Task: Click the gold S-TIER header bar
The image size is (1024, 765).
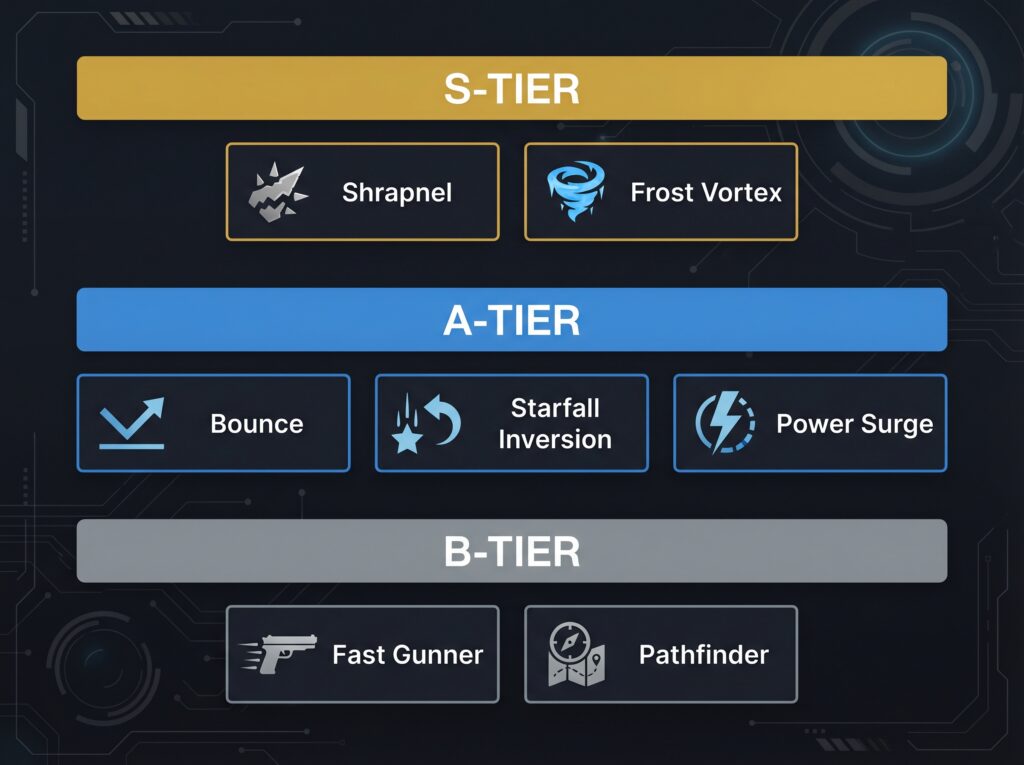Action: 511,88
